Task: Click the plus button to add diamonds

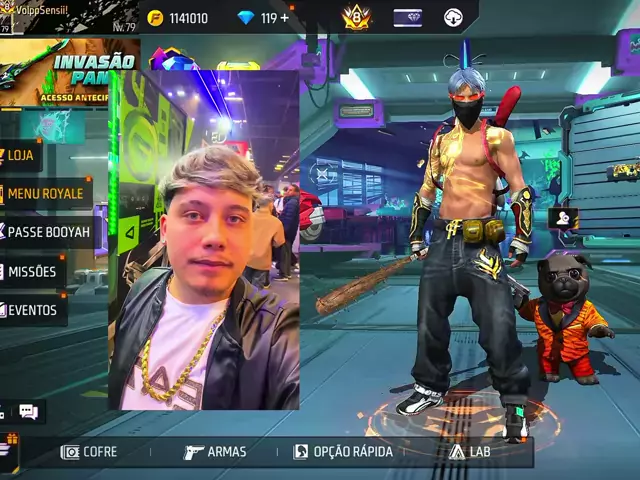Action: tap(284, 18)
